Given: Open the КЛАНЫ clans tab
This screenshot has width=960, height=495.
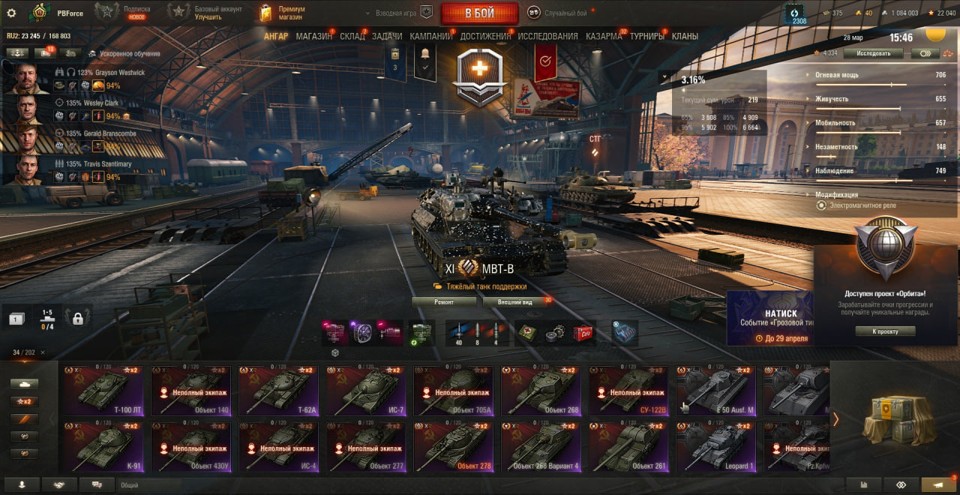Looking at the screenshot, I should pyautogui.click(x=685, y=36).
